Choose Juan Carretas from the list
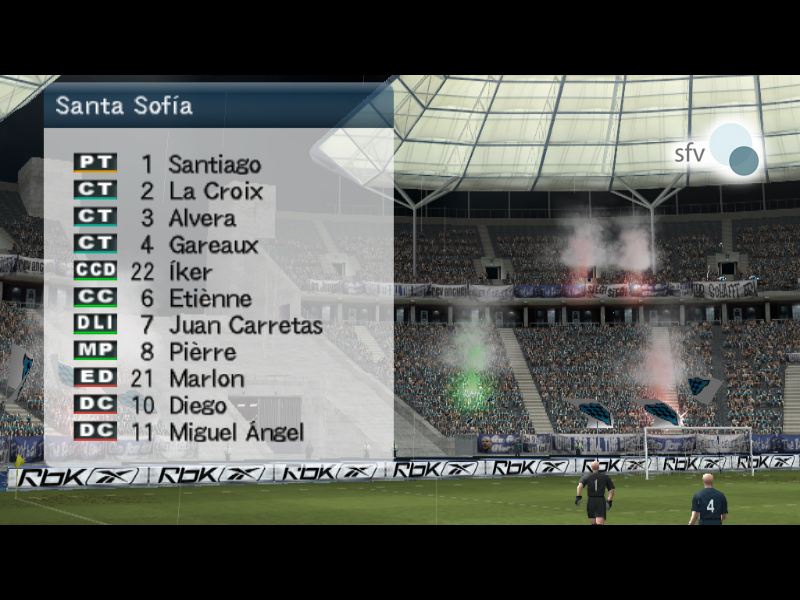 [x=245, y=326]
